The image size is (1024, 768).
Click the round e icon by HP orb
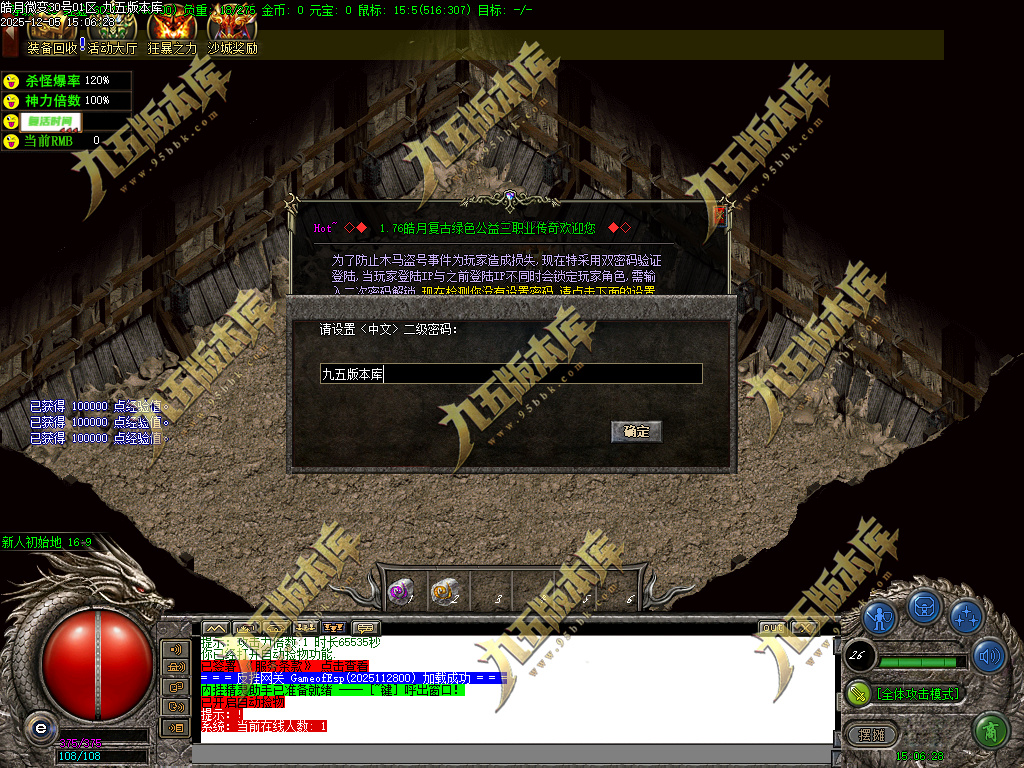pyautogui.click(x=40, y=727)
